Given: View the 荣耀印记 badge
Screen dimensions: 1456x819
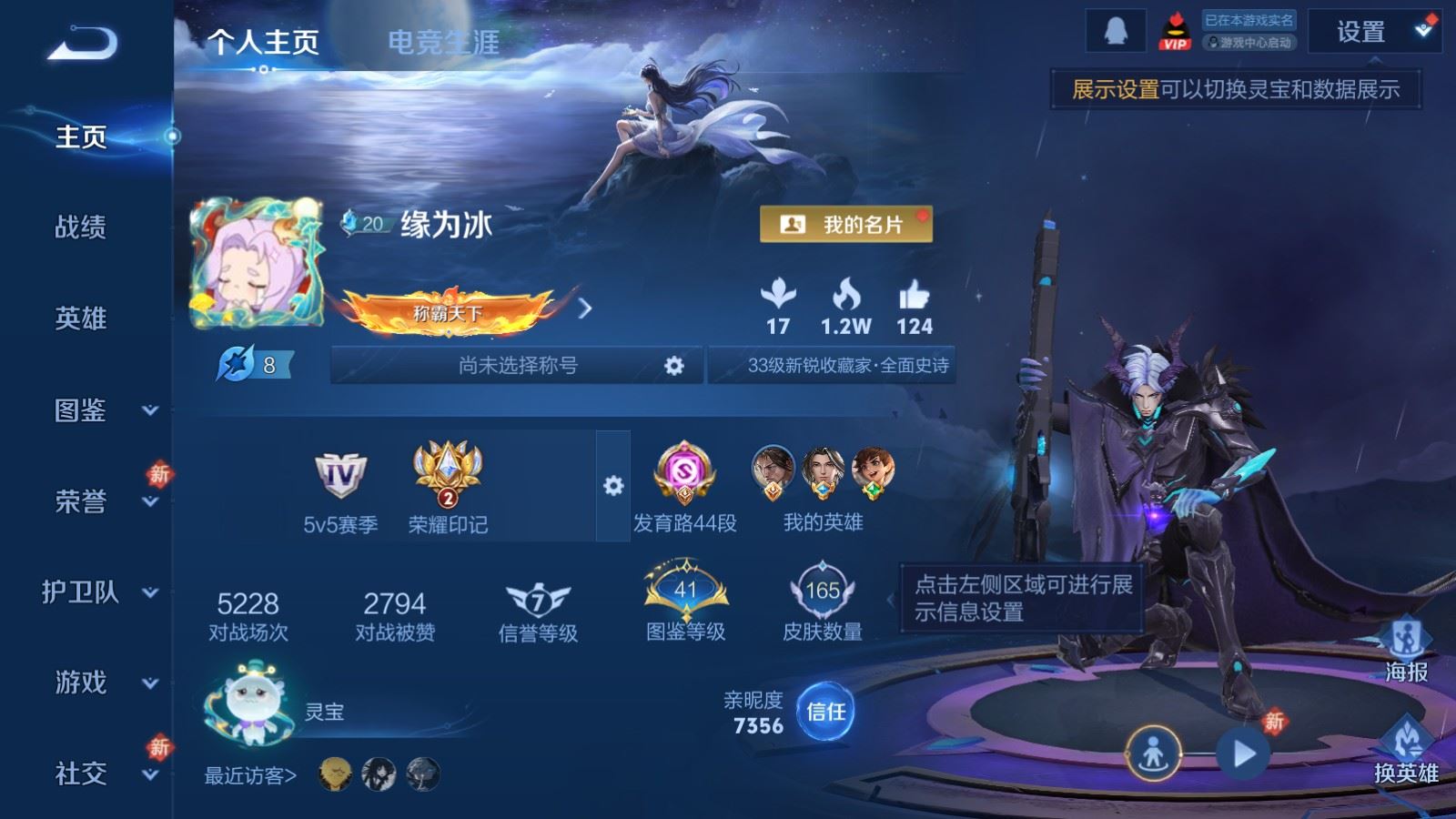Looking at the screenshot, I should pos(447,488).
